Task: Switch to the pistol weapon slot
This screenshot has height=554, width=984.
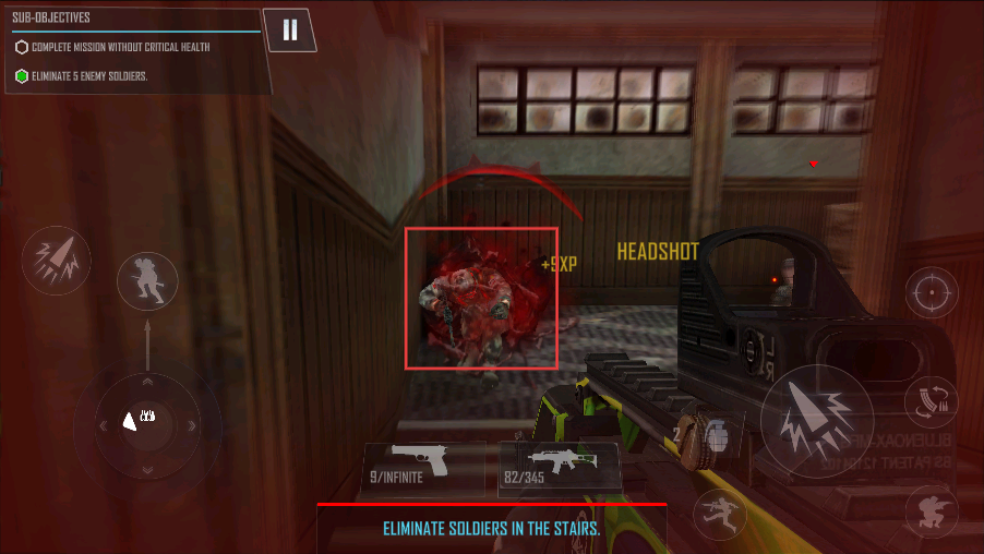Action: pos(424,467)
